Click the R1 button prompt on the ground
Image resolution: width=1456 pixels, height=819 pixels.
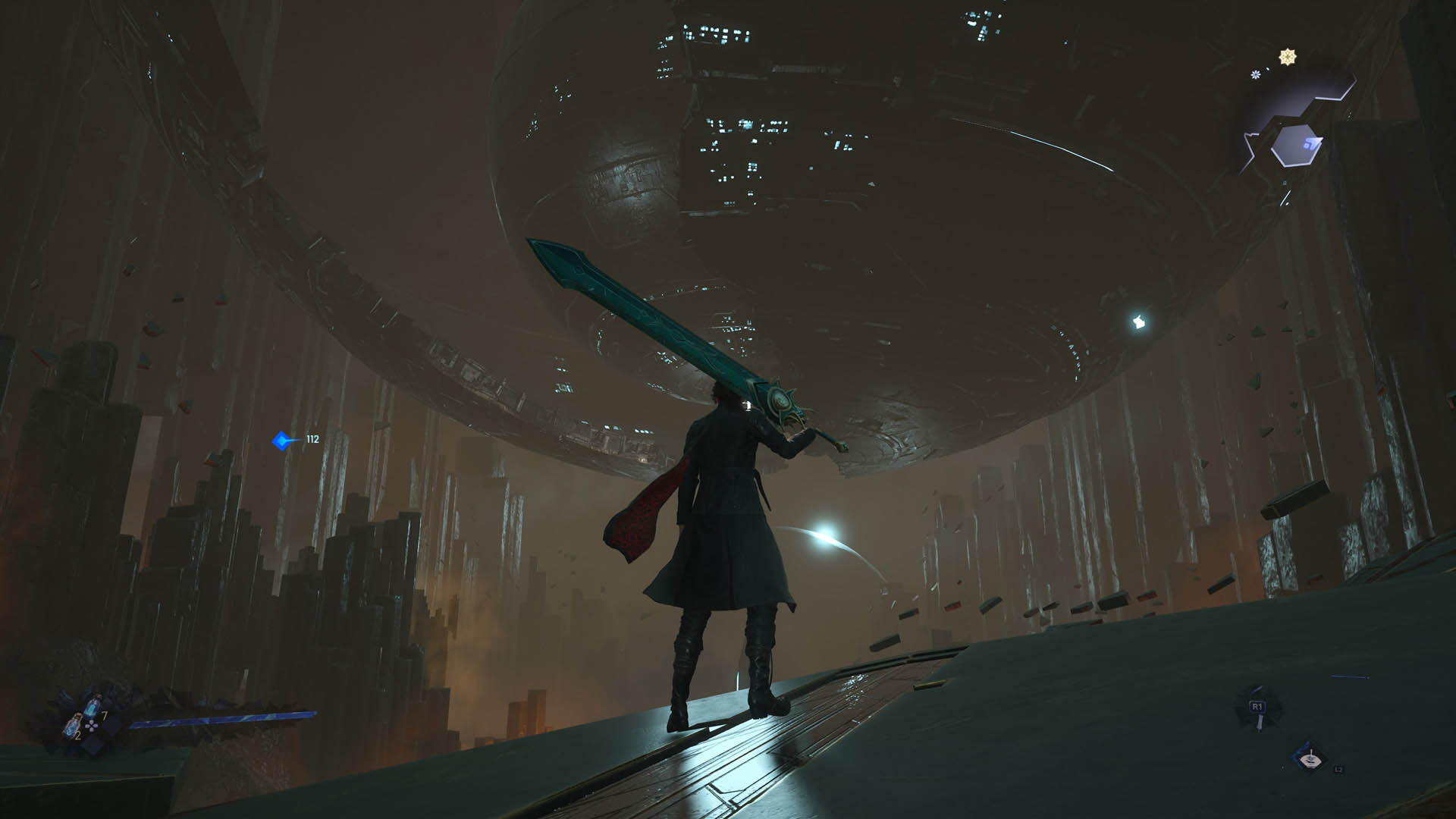tap(1258, 706)
